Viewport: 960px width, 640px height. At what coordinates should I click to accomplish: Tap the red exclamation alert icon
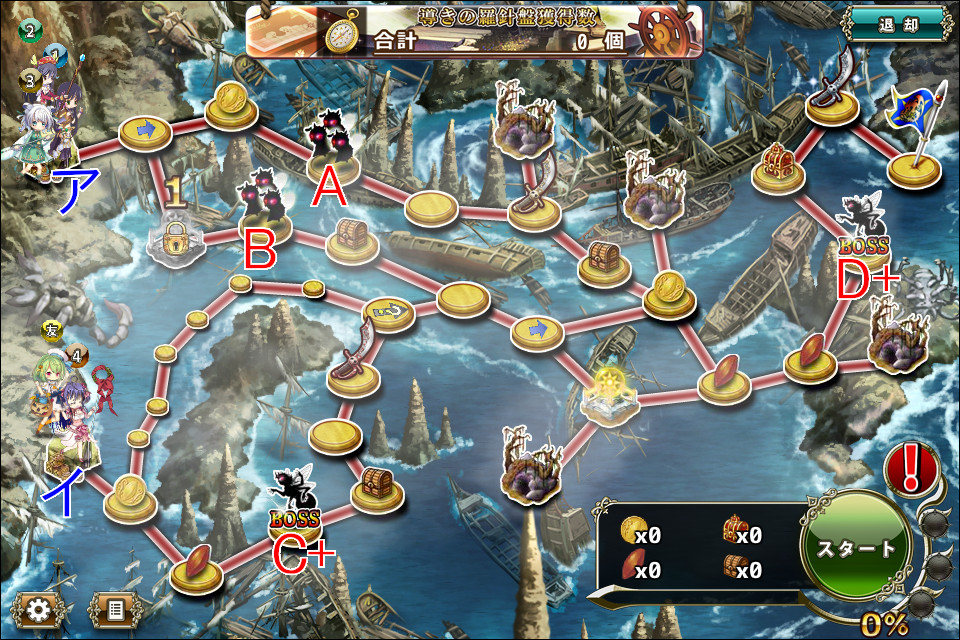pyautogui.click(x=910, y=470)
